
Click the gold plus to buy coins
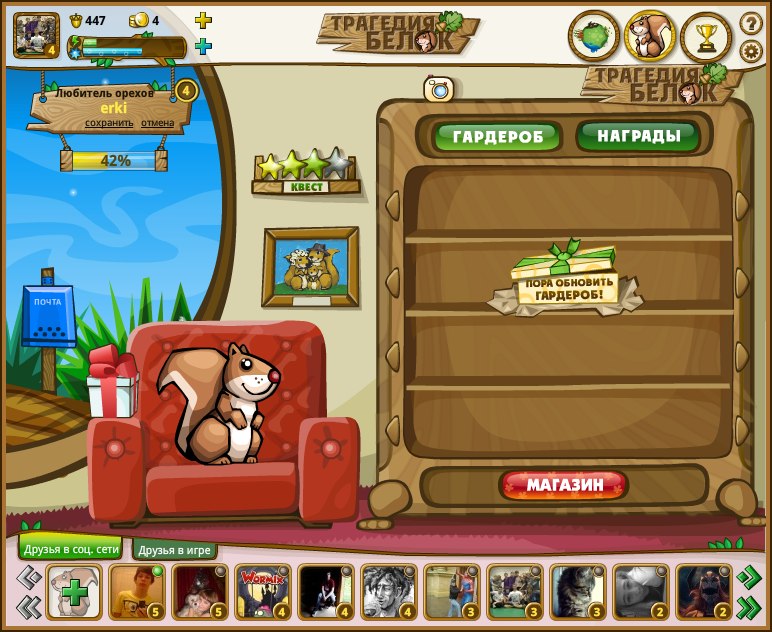(203, 20)
